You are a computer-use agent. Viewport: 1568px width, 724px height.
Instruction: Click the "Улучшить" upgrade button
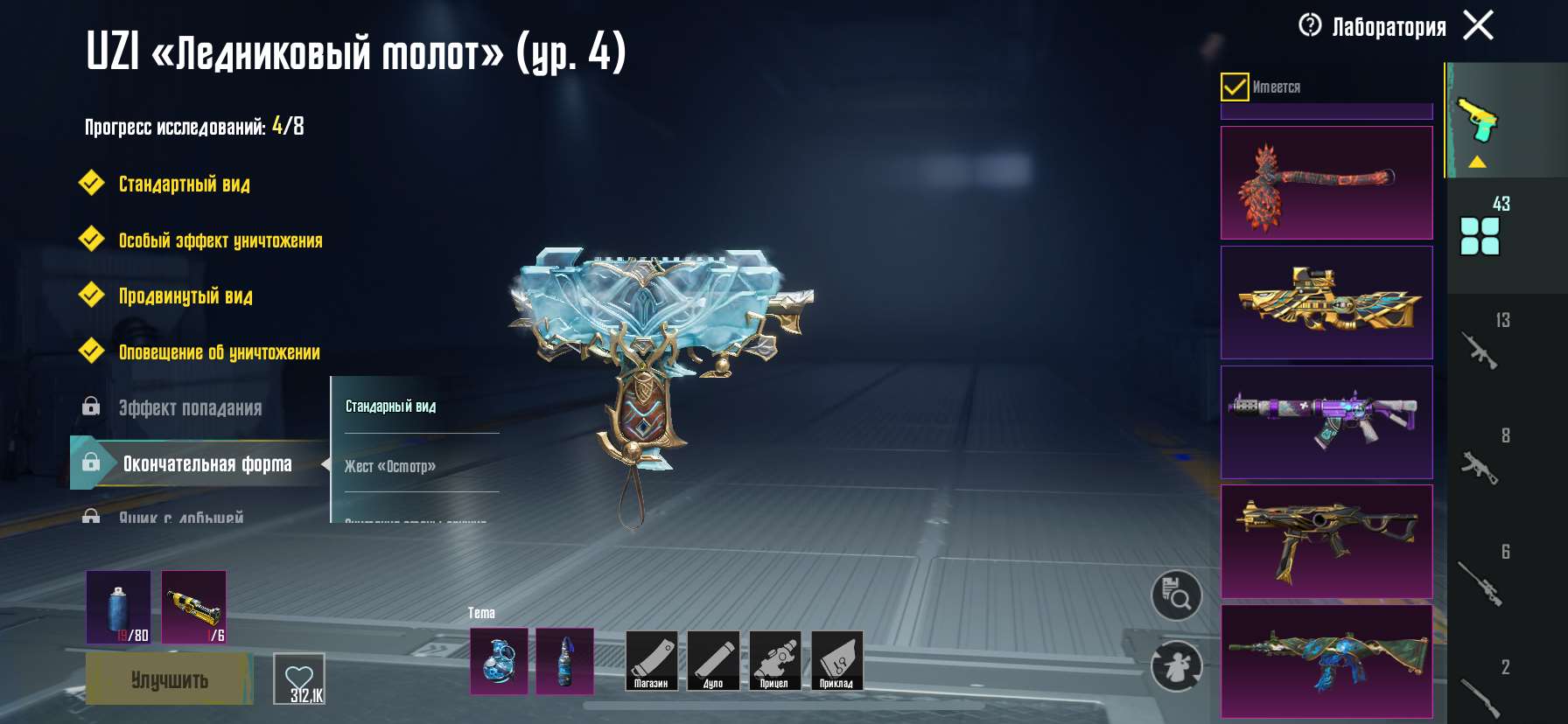coord(169,679)
